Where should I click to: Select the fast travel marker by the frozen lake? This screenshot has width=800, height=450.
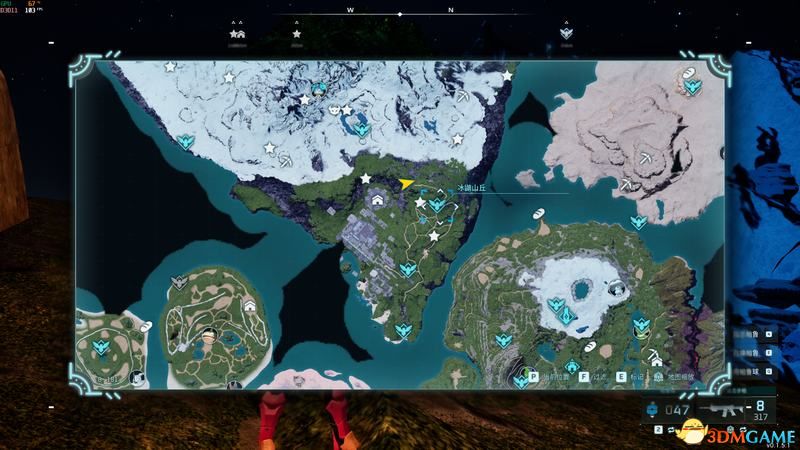[x=360, y=130]
